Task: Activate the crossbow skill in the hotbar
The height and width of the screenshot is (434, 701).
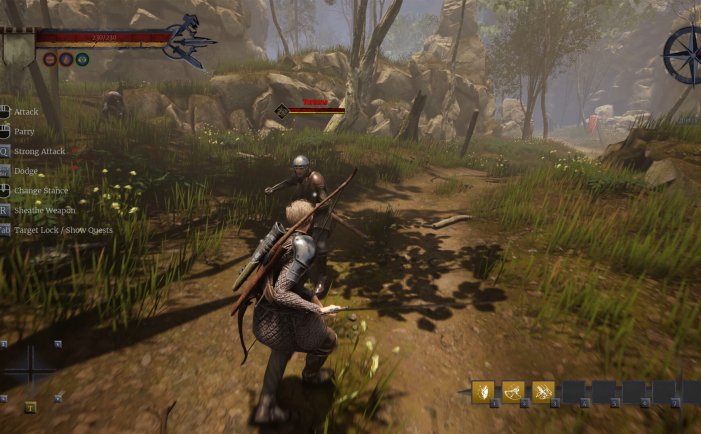Action: click(513, 391)
